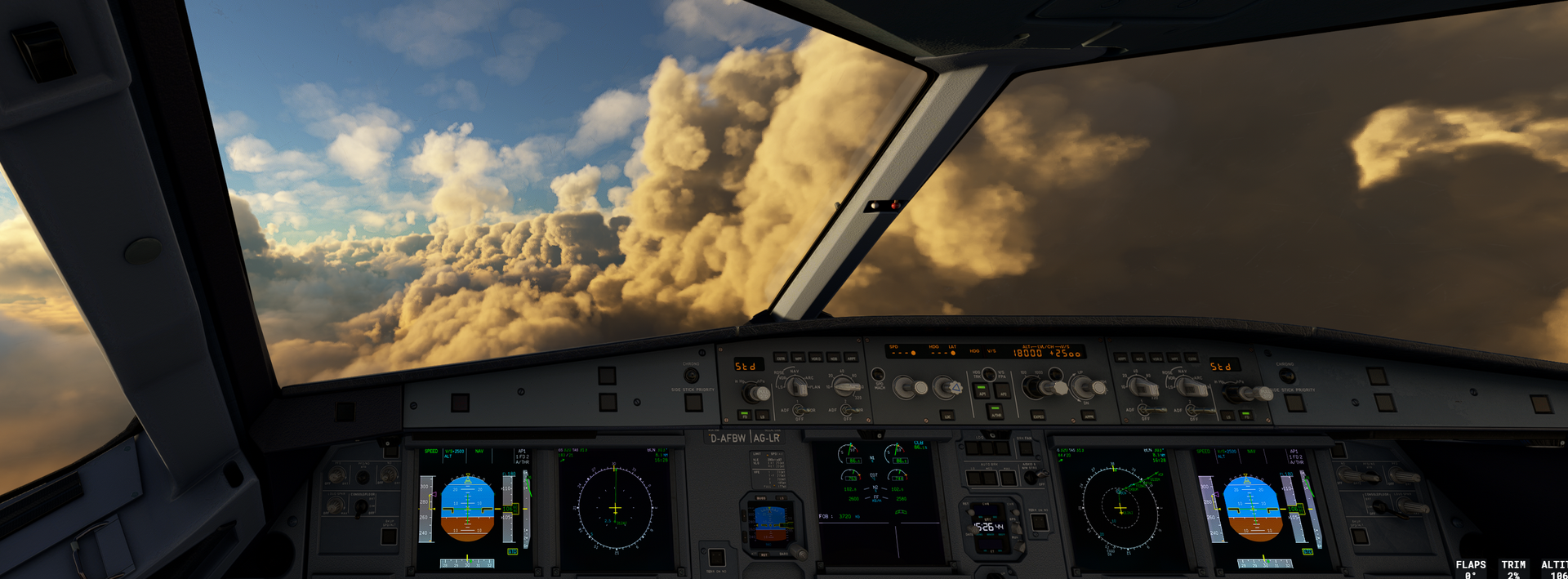Arm the APPR approach button
This screenshot has width=1568, height=579.
1089,416
